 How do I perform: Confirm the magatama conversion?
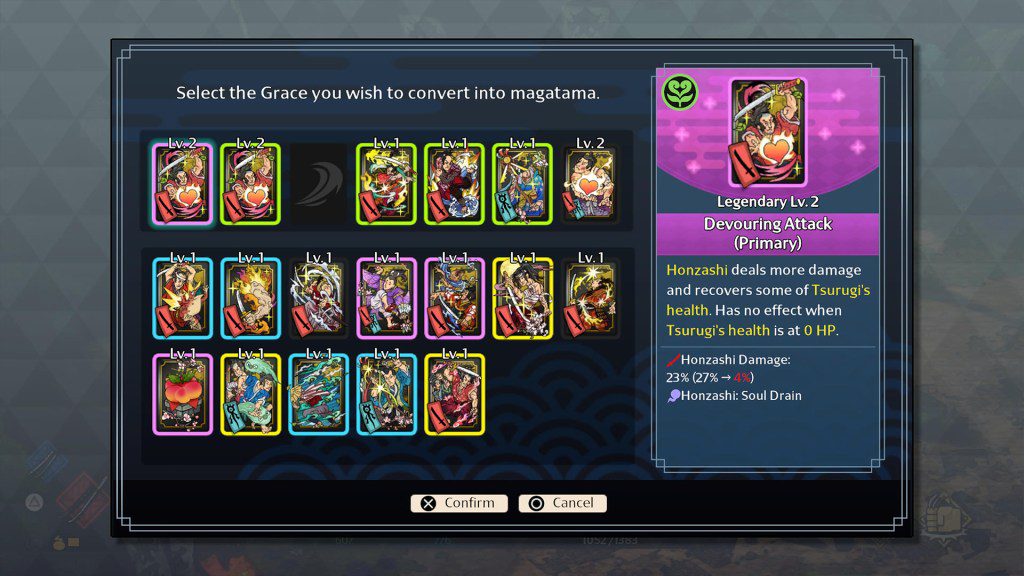[459, 503]
